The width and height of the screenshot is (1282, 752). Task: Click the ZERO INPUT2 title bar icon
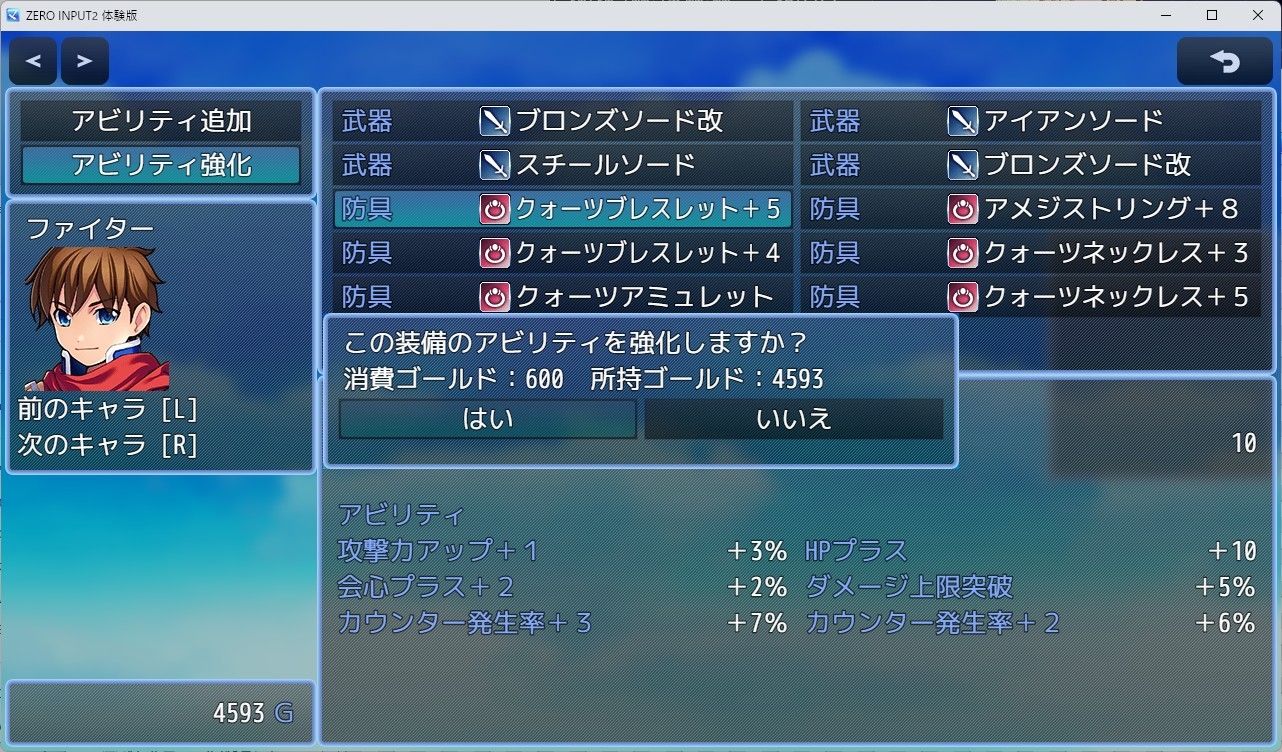coord(14,15)
